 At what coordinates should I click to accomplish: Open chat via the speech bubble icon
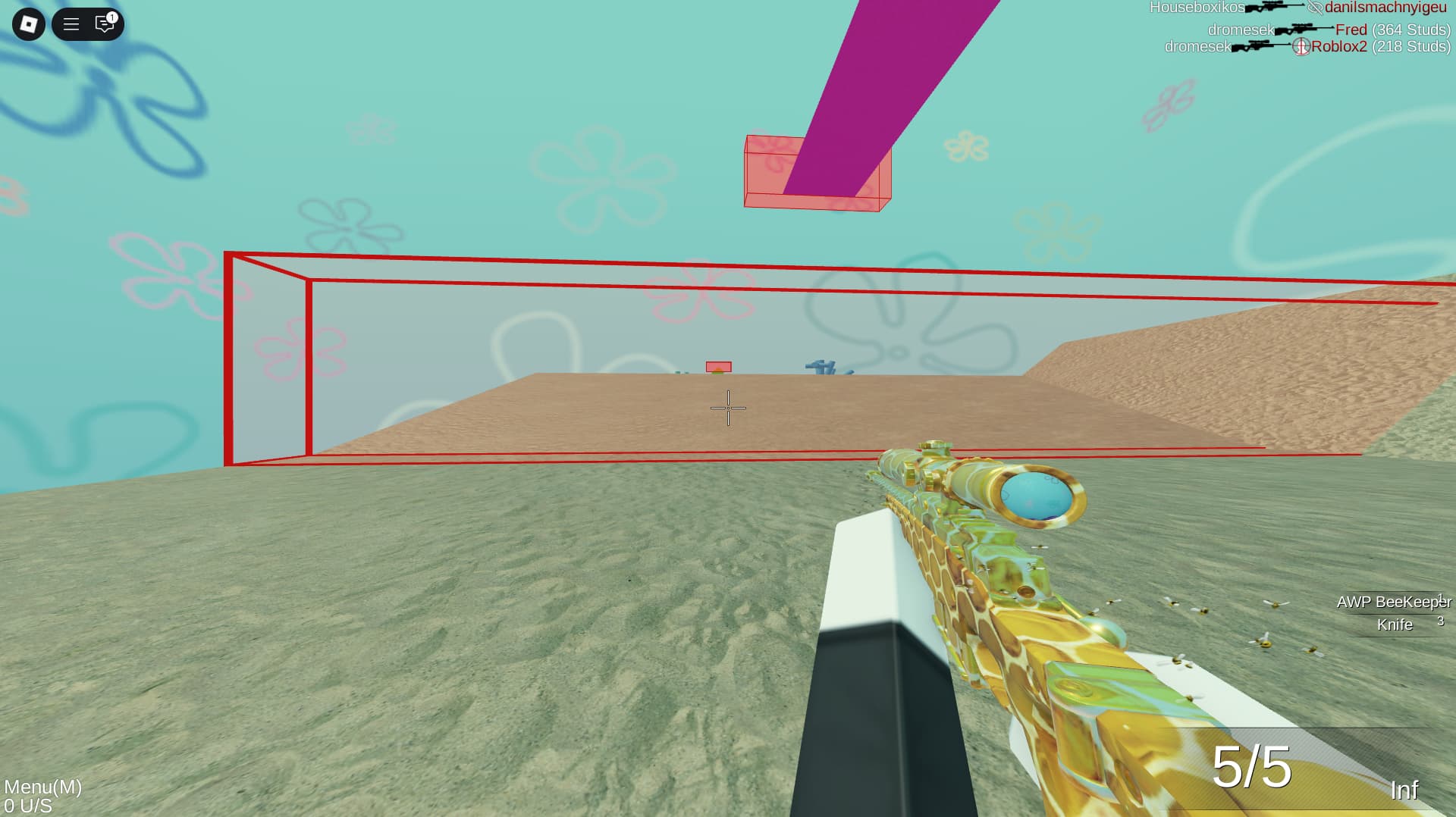tap(104, 25)
